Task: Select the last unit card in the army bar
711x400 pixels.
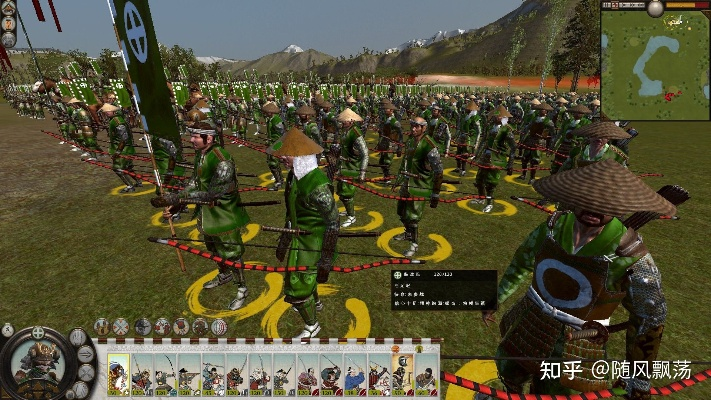Action: [x=425, y=375]
